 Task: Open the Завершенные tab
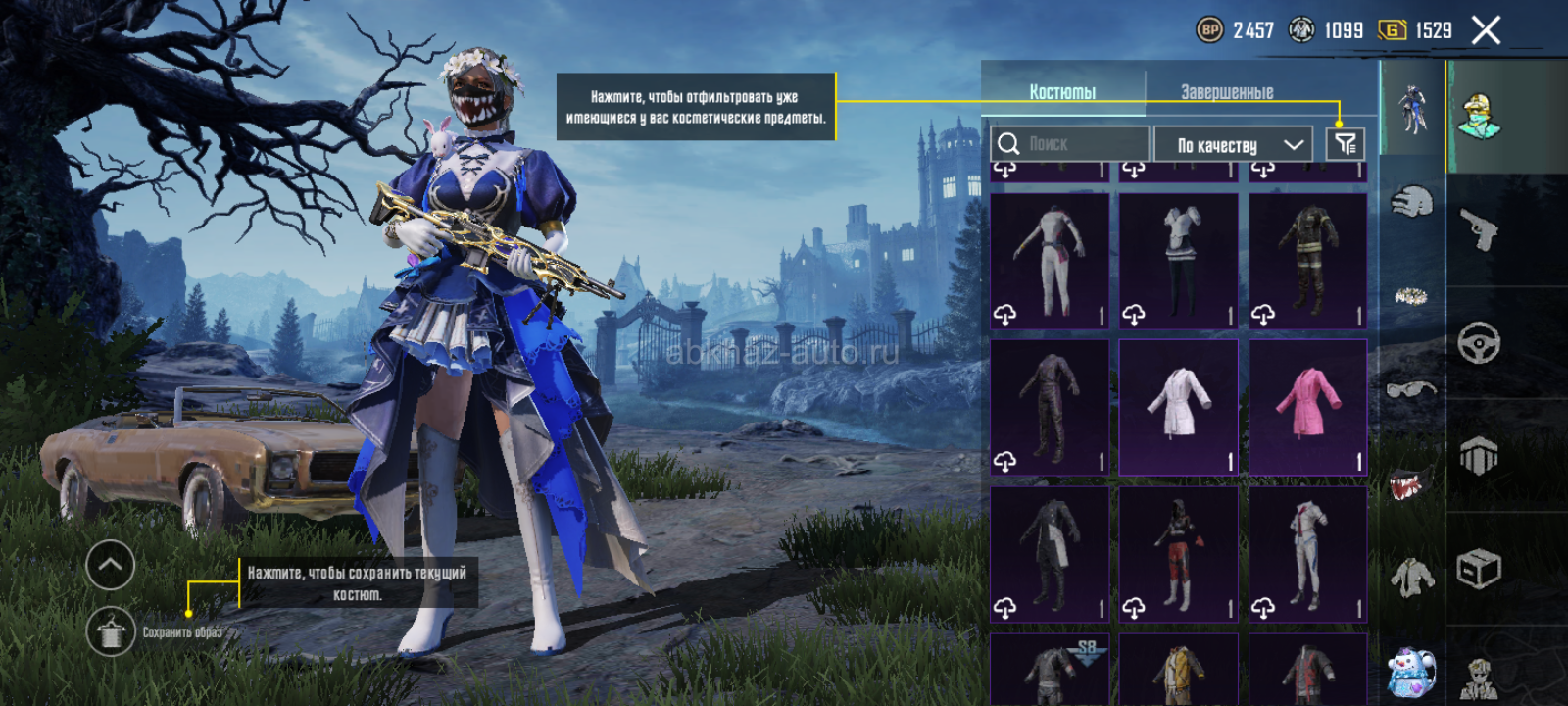(1227, 92)
